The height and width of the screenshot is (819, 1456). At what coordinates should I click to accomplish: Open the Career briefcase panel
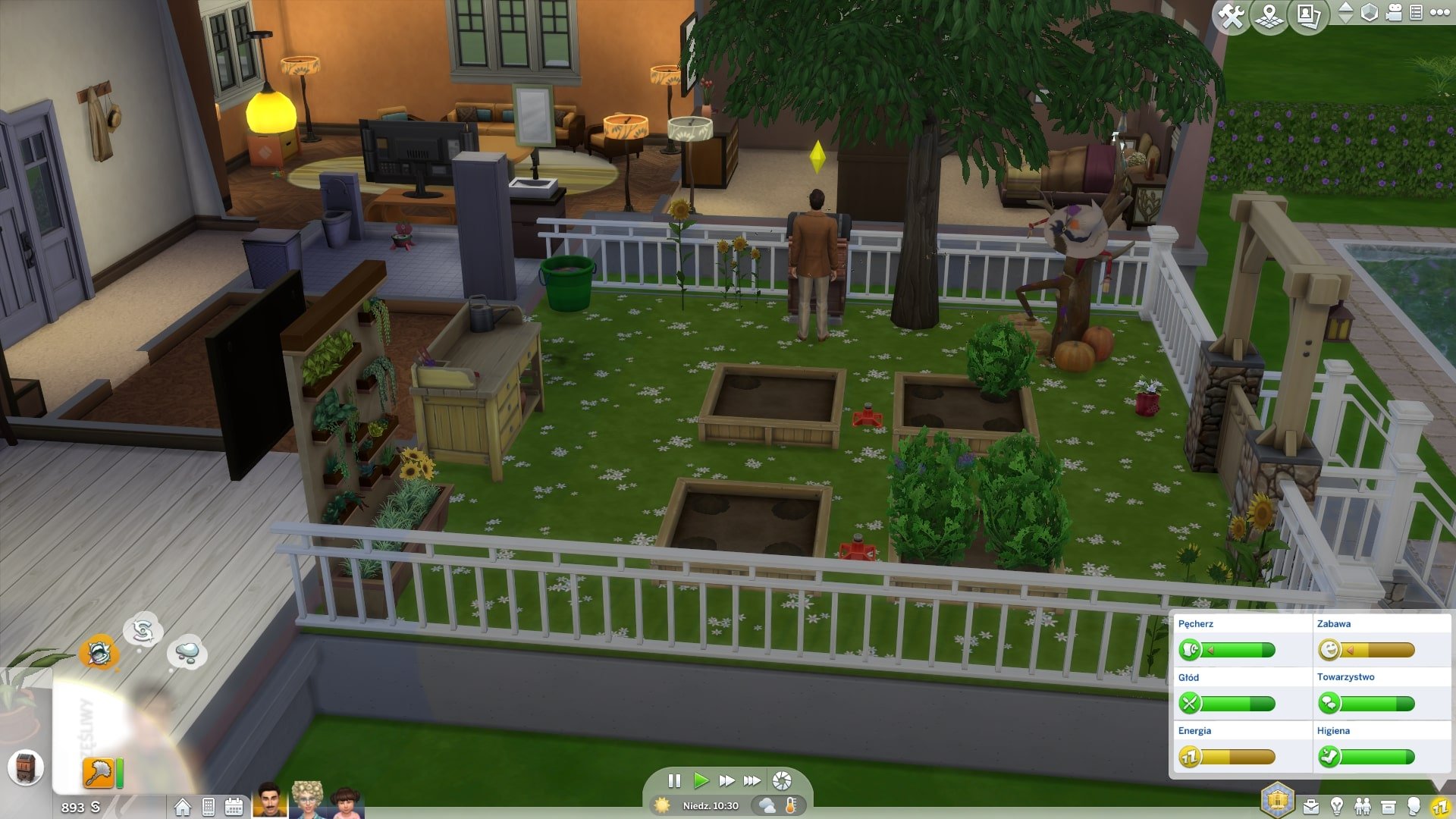[1311, 806]
